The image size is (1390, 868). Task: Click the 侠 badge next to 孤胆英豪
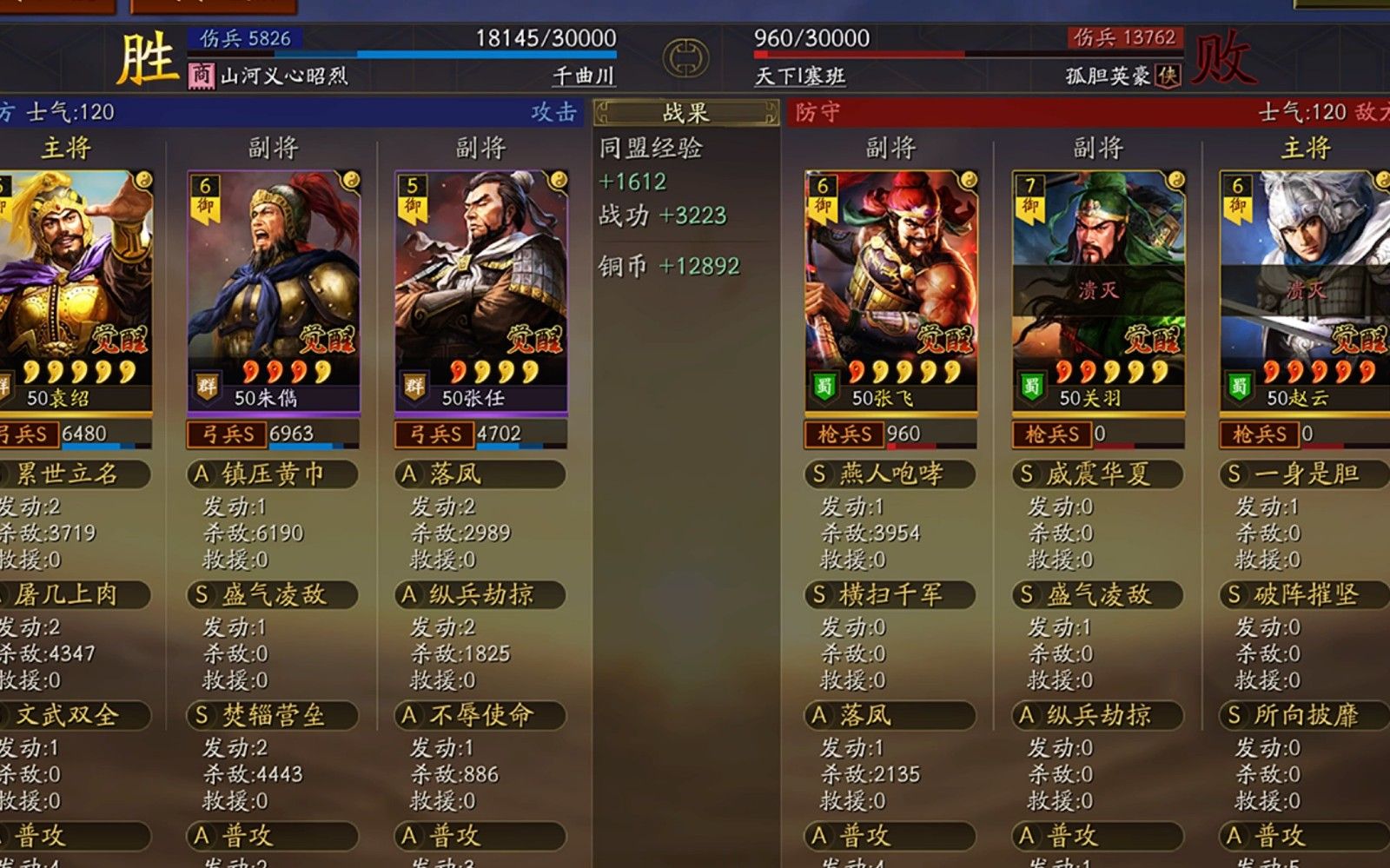[x=1167, y=73]
